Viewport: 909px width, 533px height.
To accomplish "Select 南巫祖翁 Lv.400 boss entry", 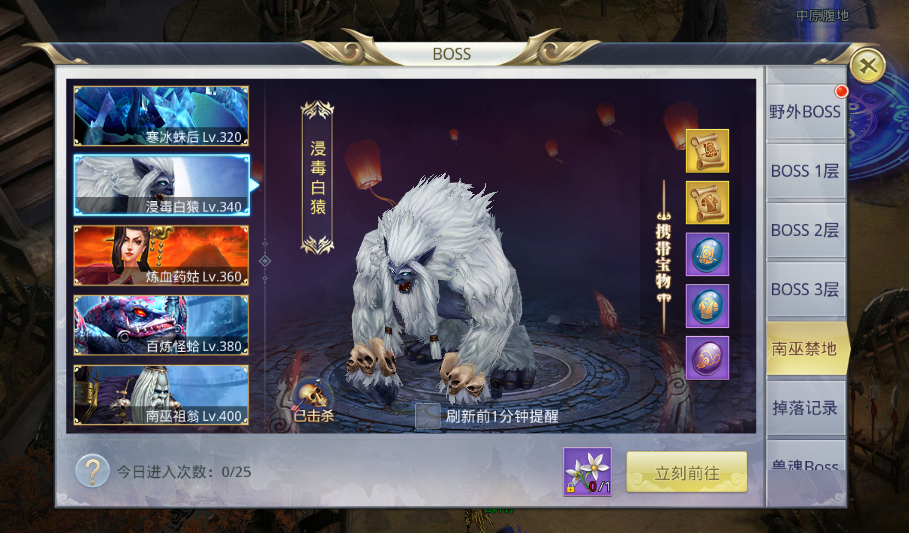I will [x=161, y=395].
